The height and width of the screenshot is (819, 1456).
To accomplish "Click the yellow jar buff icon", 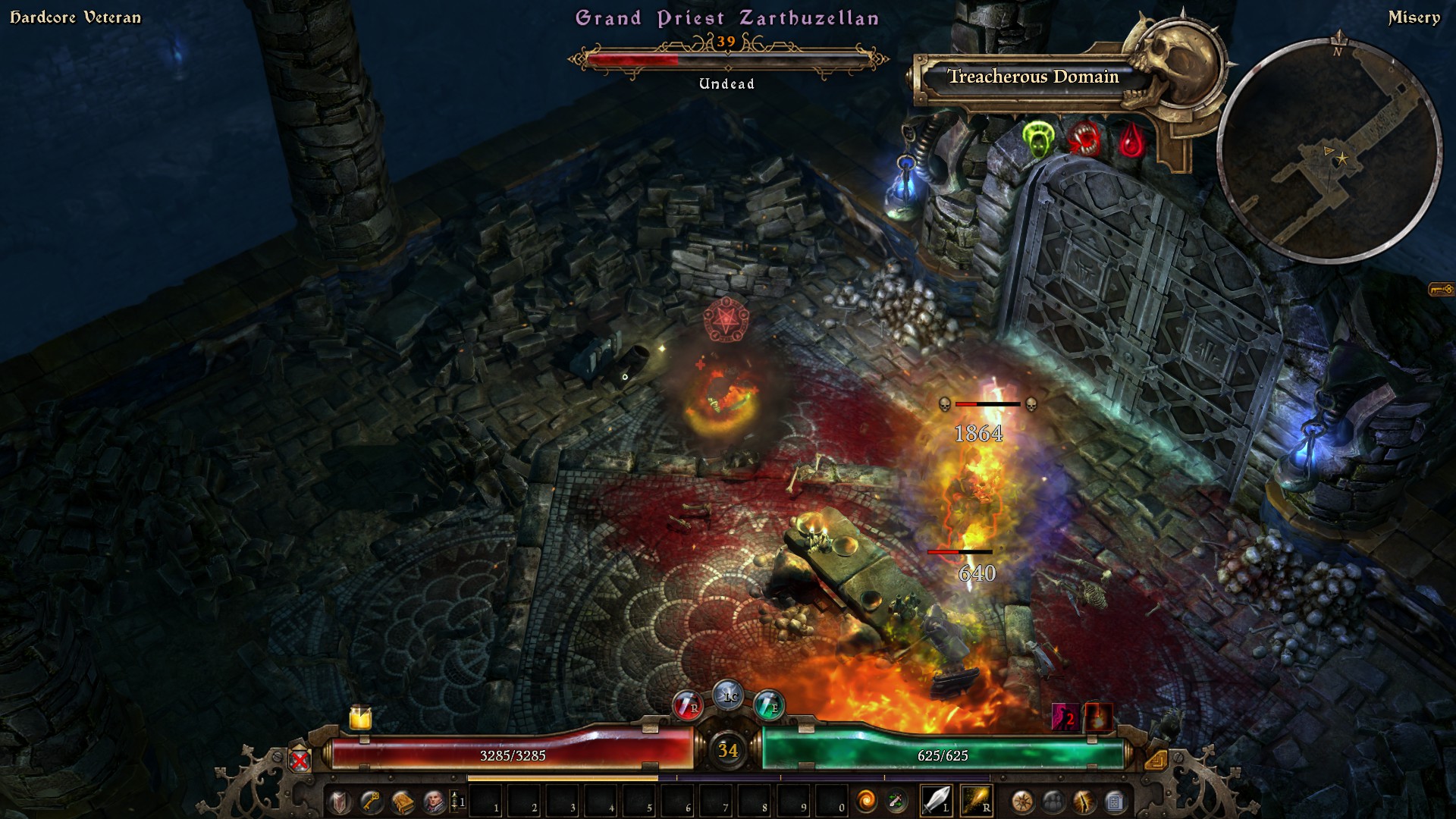I will coord(360,717).
